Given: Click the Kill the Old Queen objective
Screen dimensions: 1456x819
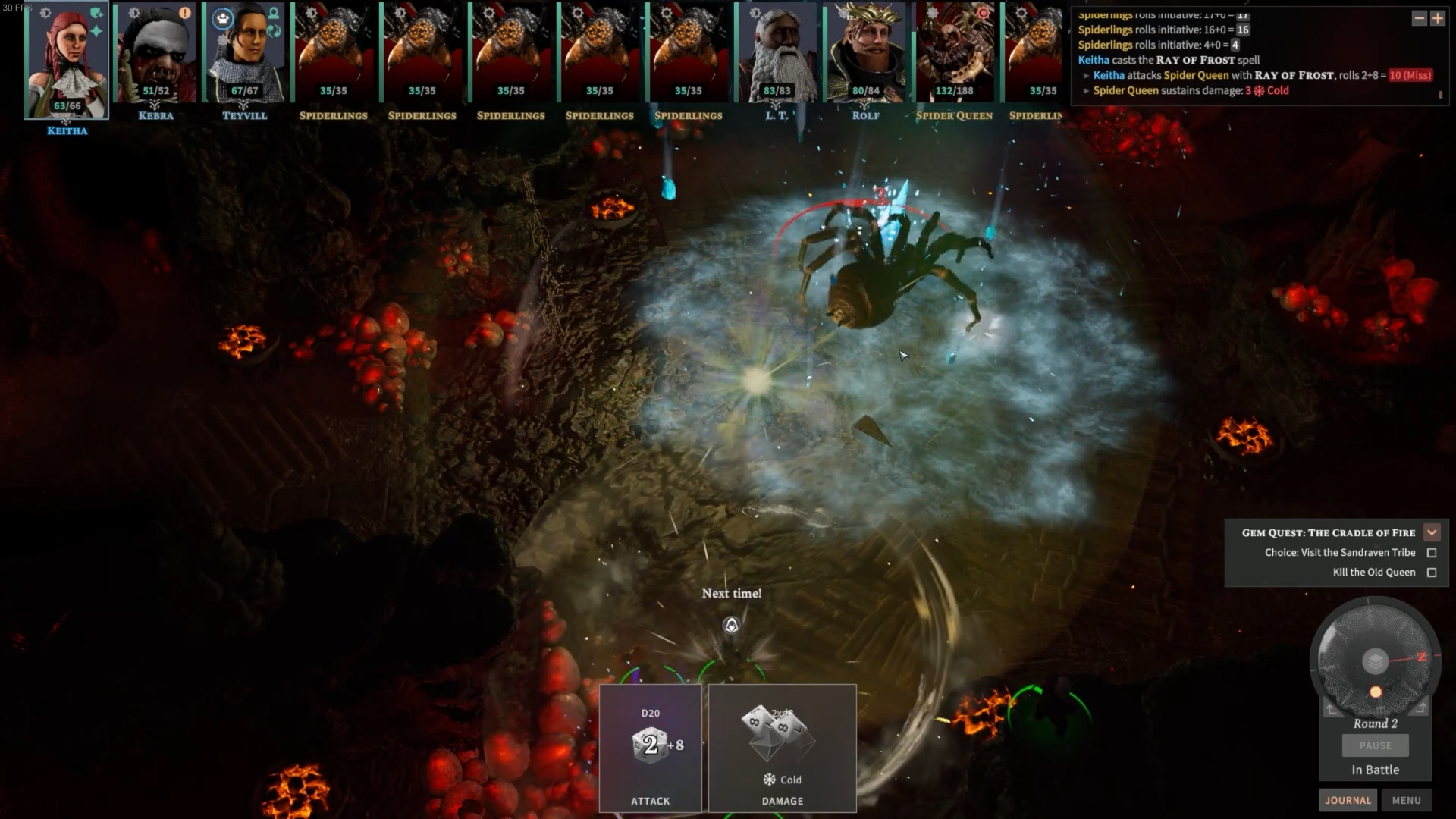Looking at the screenshot, I should (1373, 573).
